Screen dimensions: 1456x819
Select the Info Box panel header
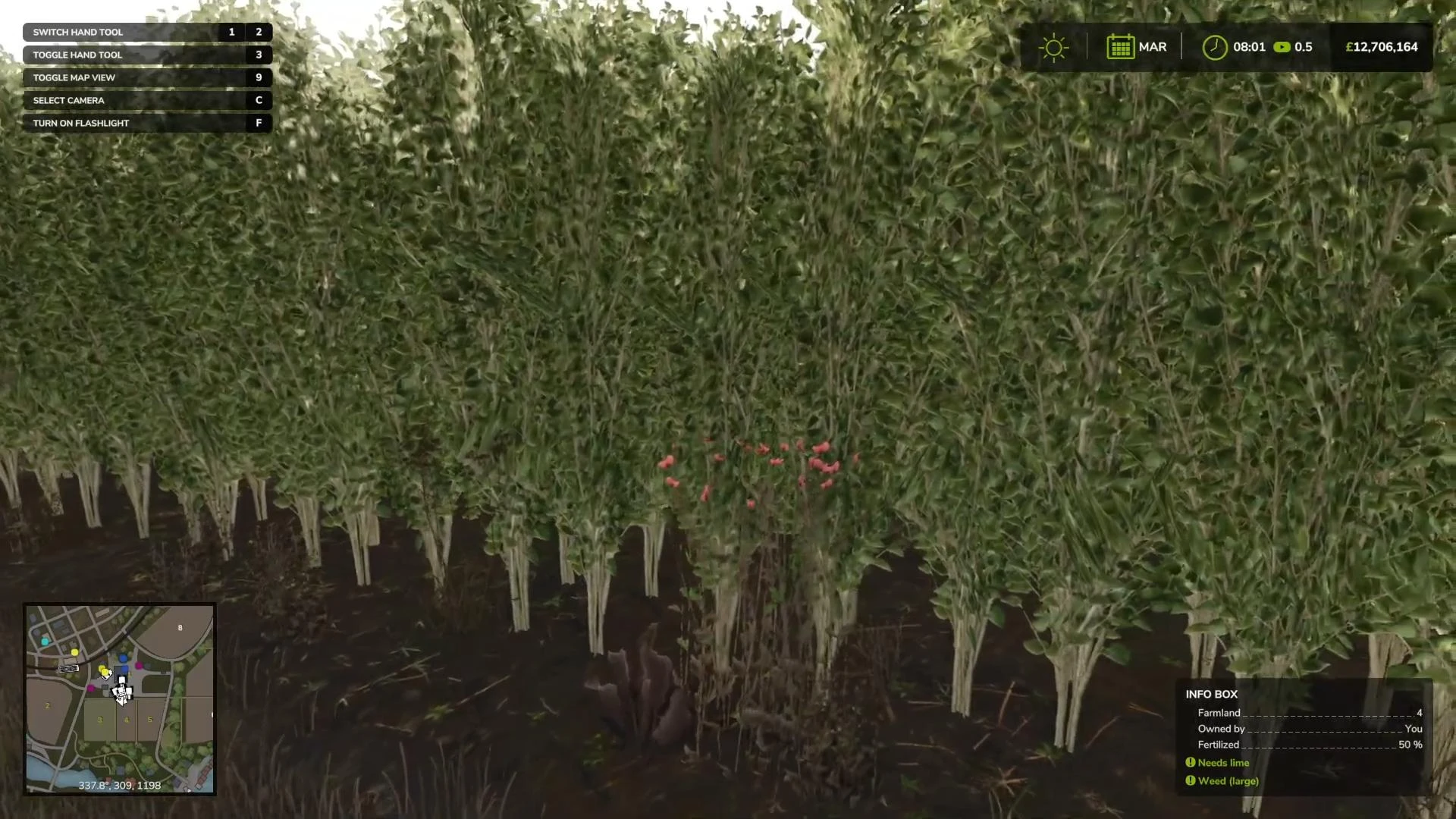1210,694
